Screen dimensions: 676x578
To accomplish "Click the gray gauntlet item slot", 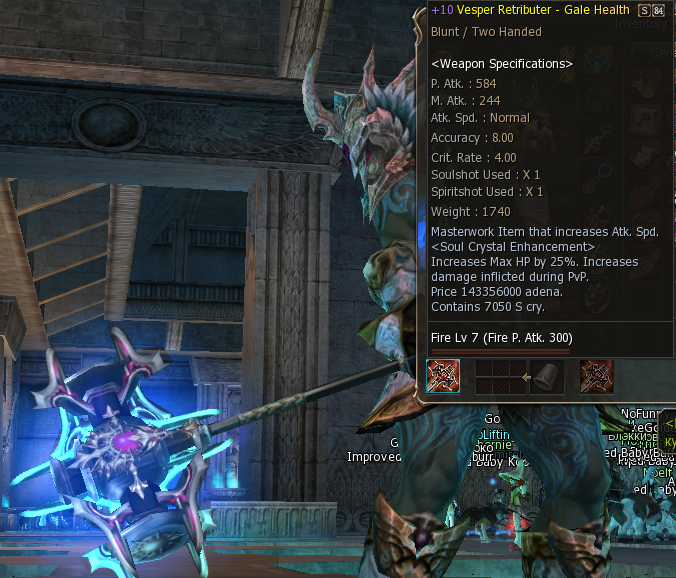I will 546,377.
